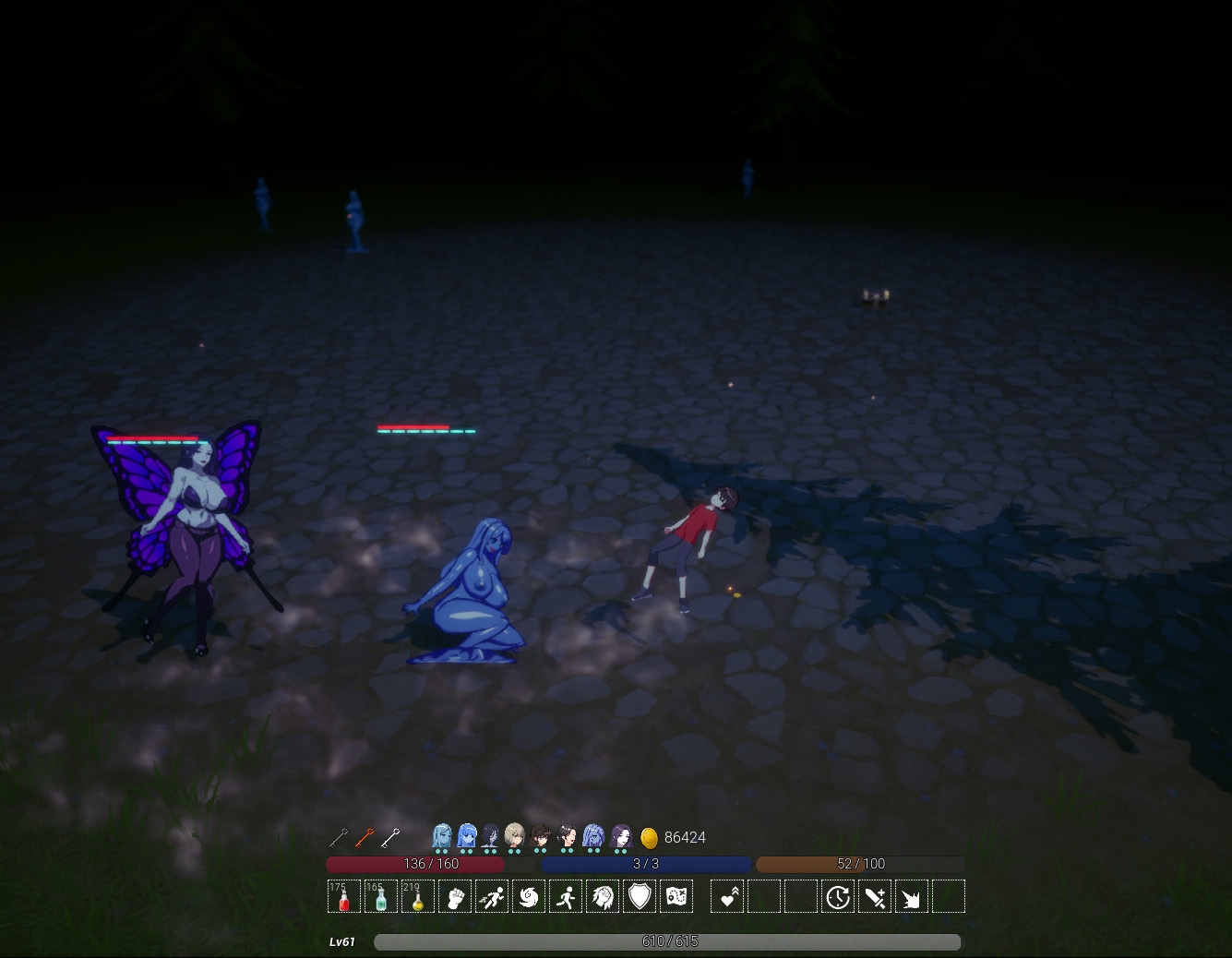Open the treasure map icon
This screenshot has width=1232, height=958.
pyautogui.click(x=676, y=897)
